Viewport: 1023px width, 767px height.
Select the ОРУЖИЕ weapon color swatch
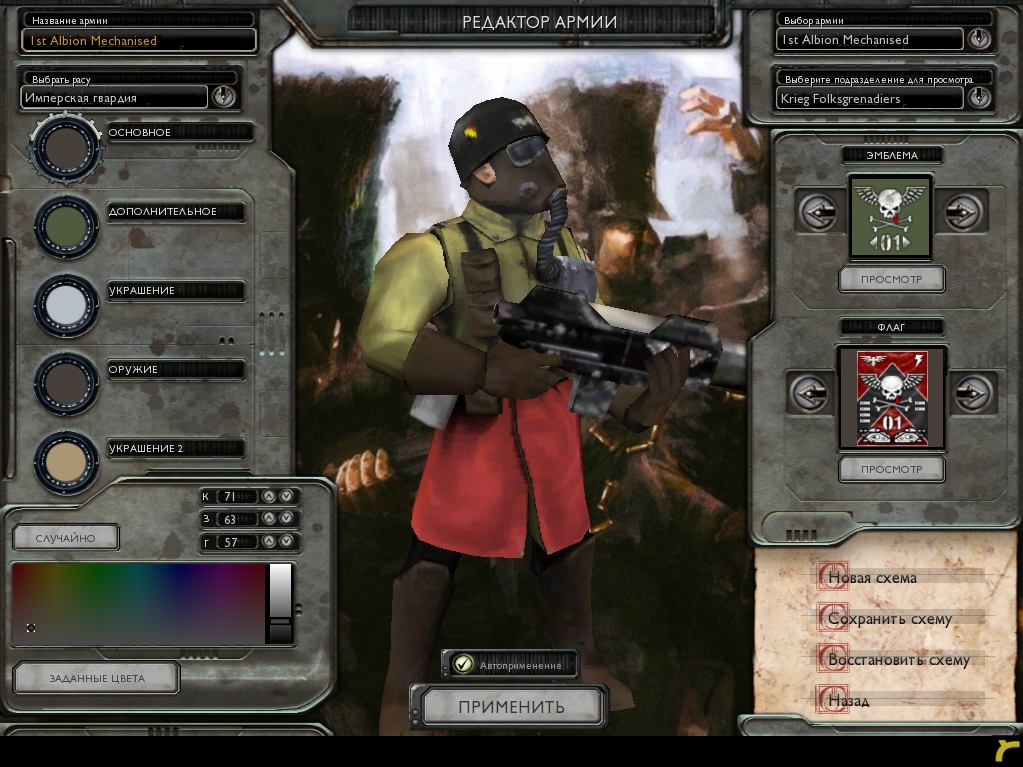66,383
